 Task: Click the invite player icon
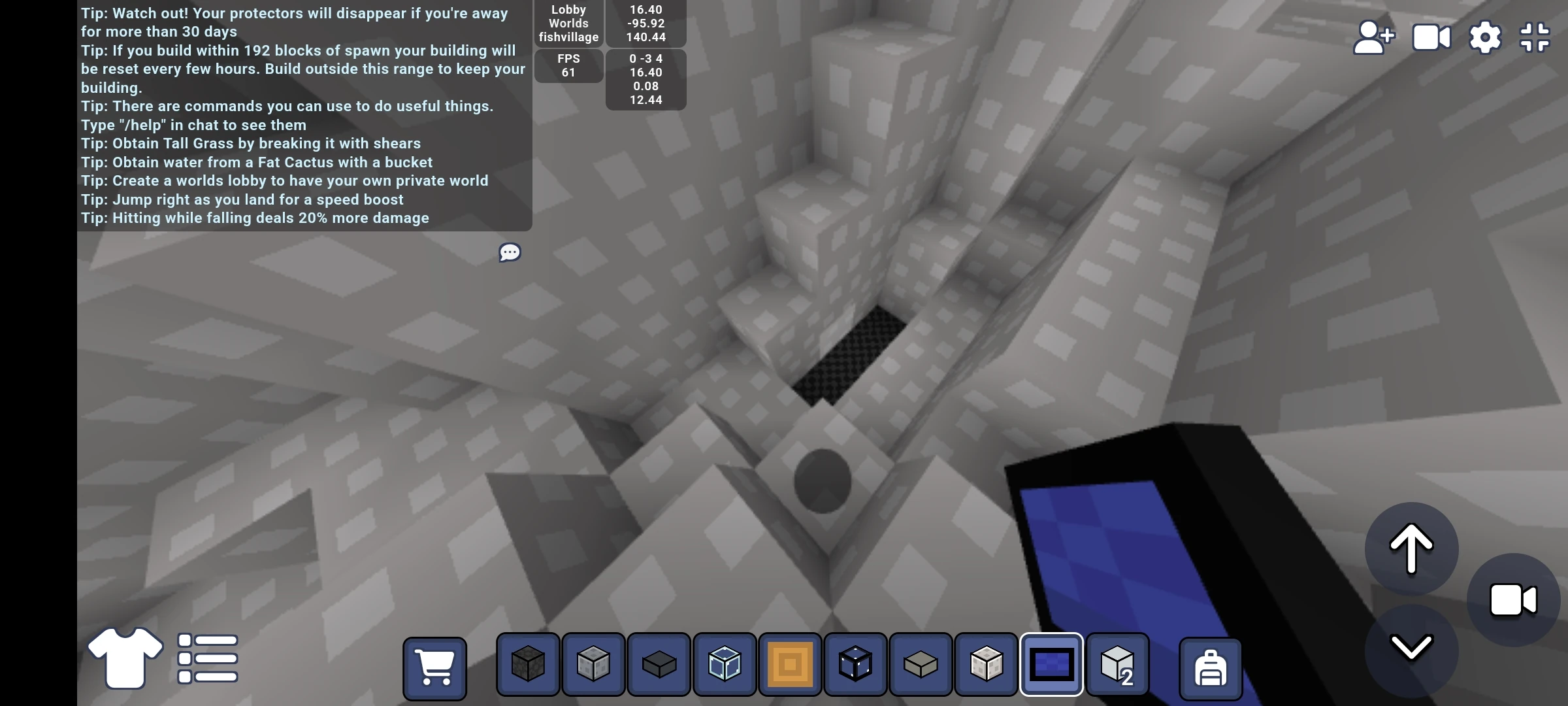(x=1374, y=37)
